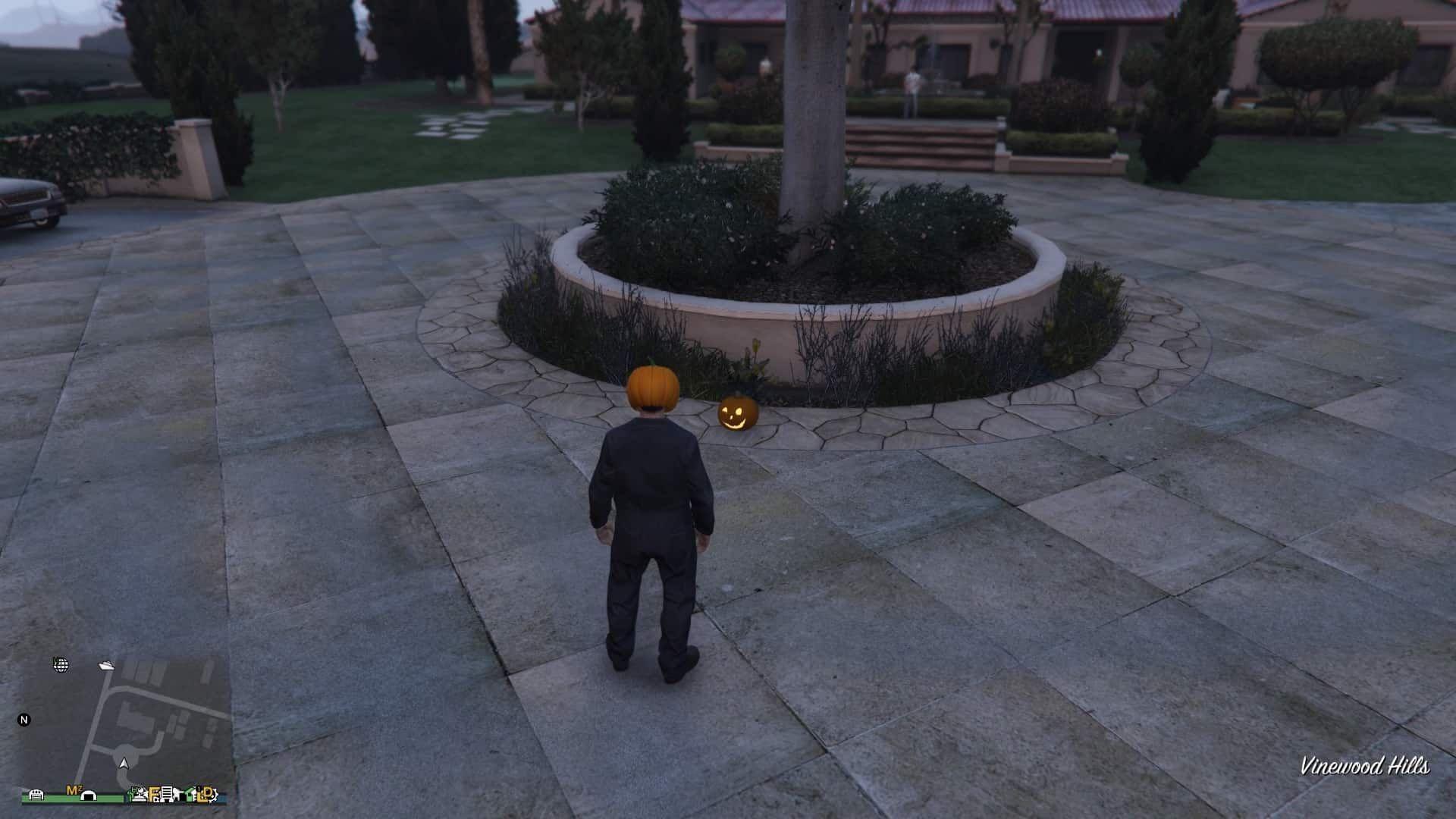Image resolution: width=1456 pixels, height=819 pixels.
Task: Select the N compass marker on the radar
Action: [24, 720]
